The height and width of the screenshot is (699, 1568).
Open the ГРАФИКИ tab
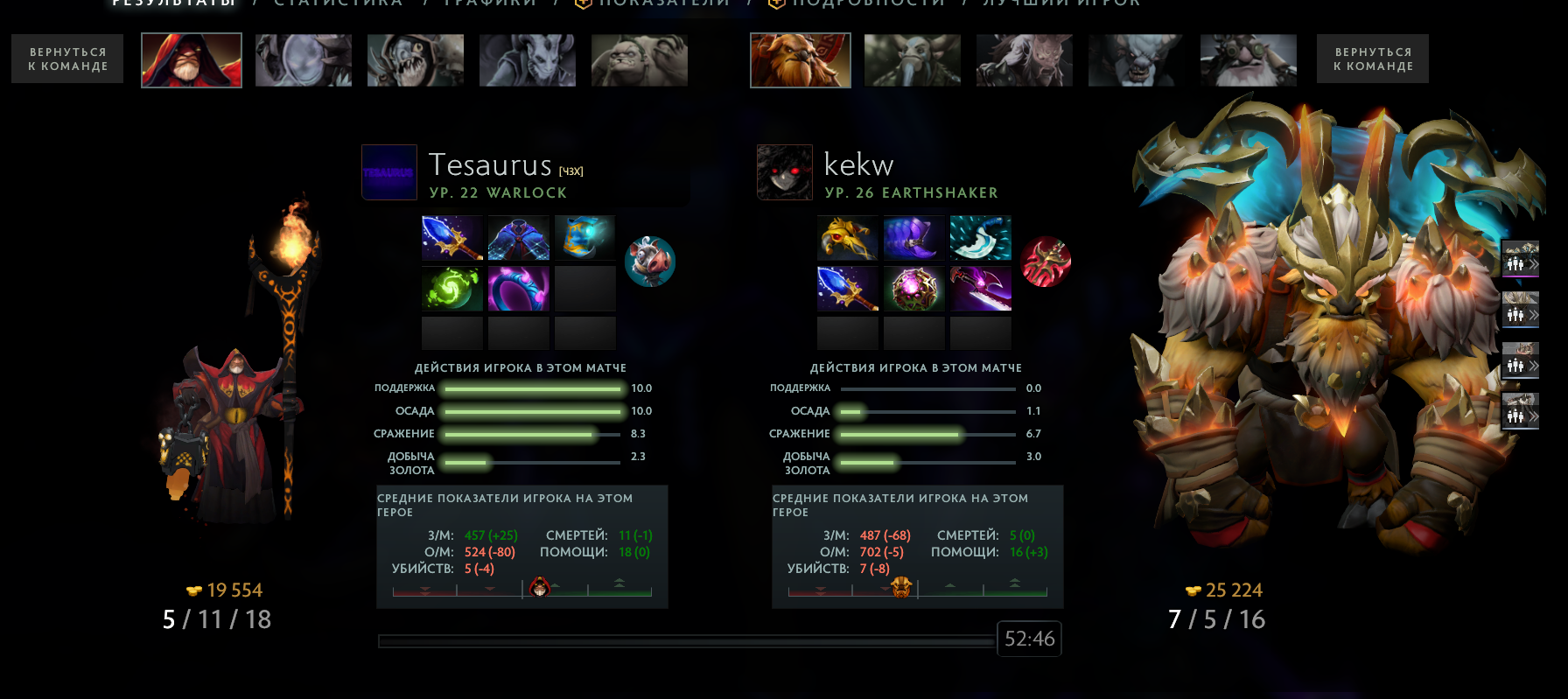point(487,4)
